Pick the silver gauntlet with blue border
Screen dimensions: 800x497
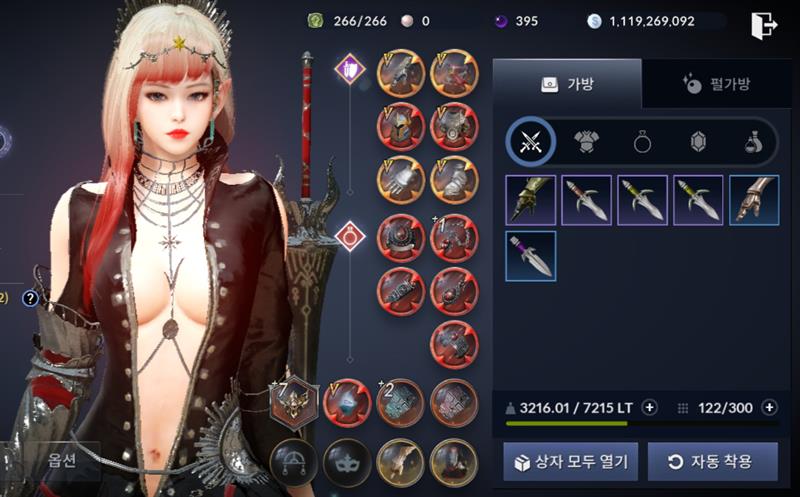754,200
